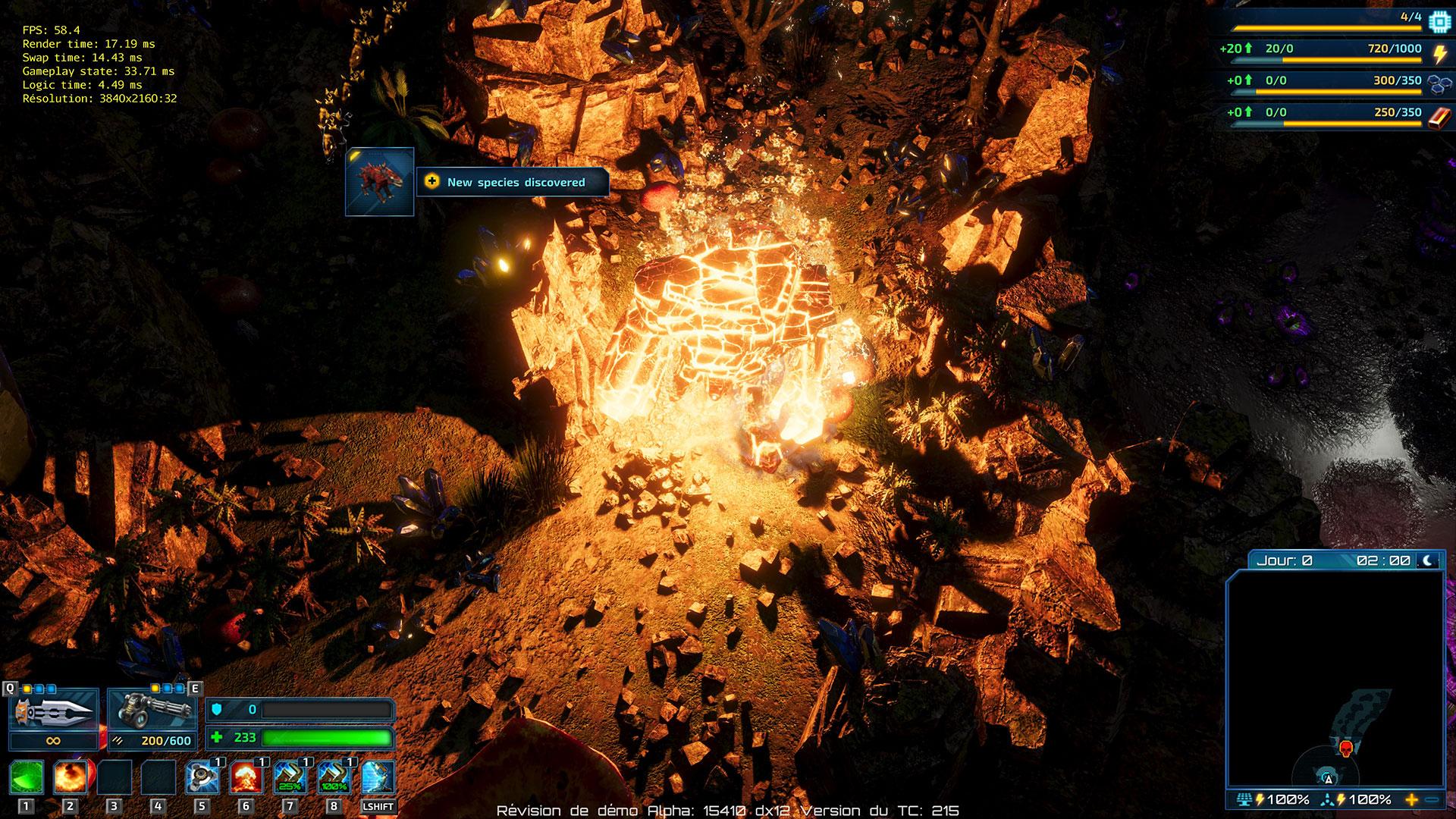Select the minigun weapon slot
The width and height of the screenshot is (1456, 819).
pyautogui.click(x=152, y=711)
